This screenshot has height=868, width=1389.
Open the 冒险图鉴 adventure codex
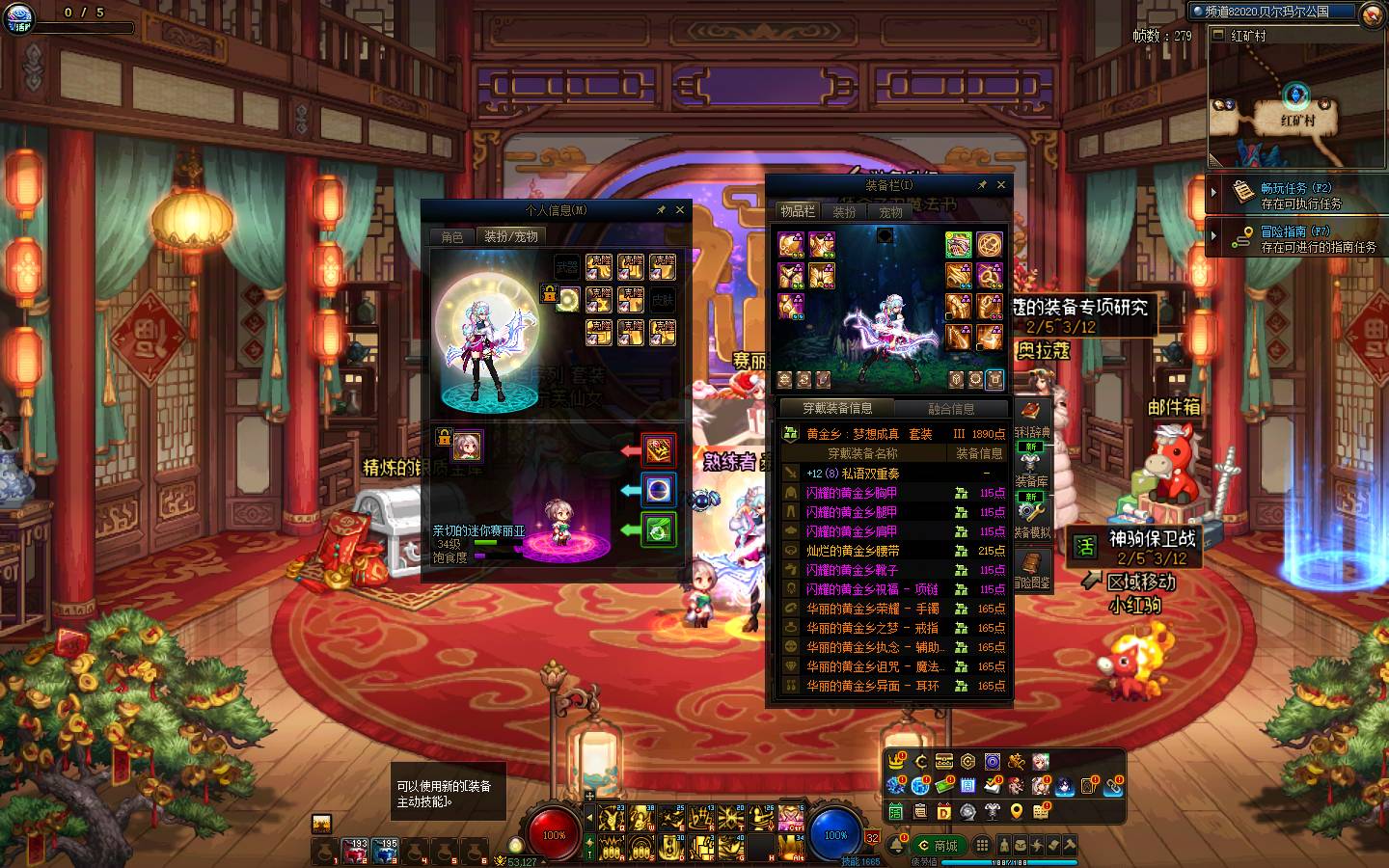click(x=1031, y=570)
